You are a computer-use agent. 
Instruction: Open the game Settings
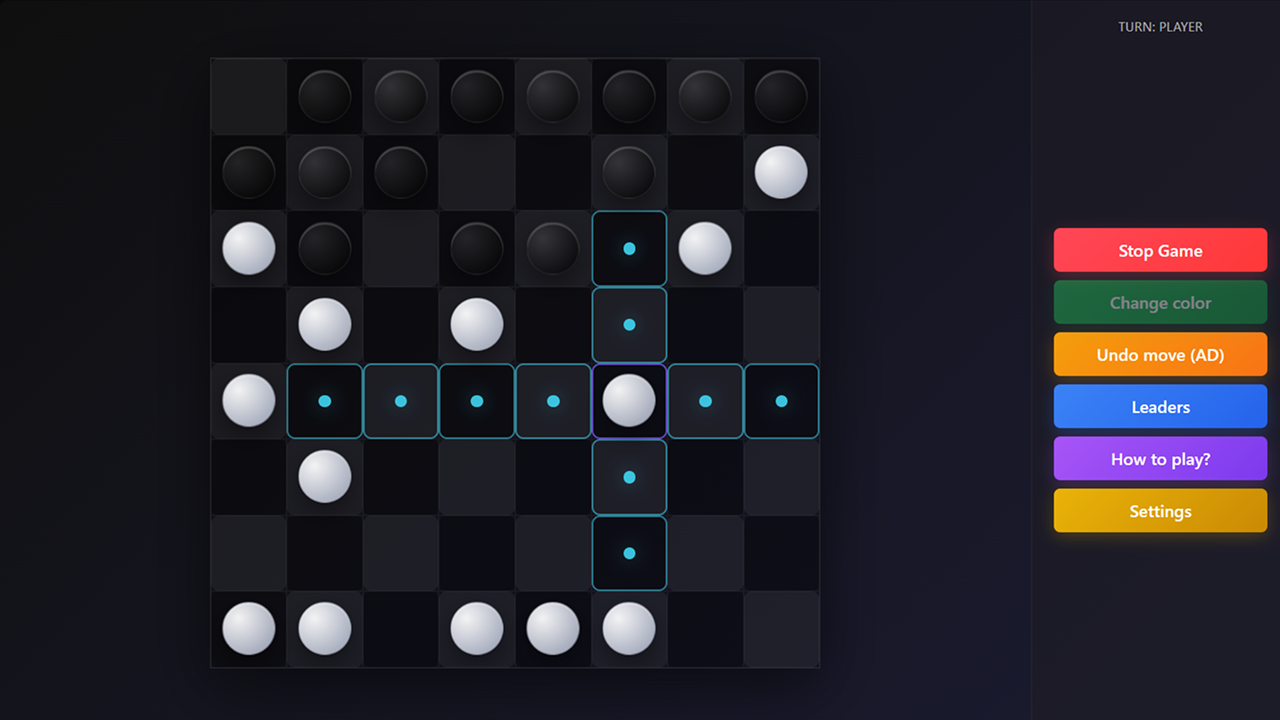point(1160,510)
